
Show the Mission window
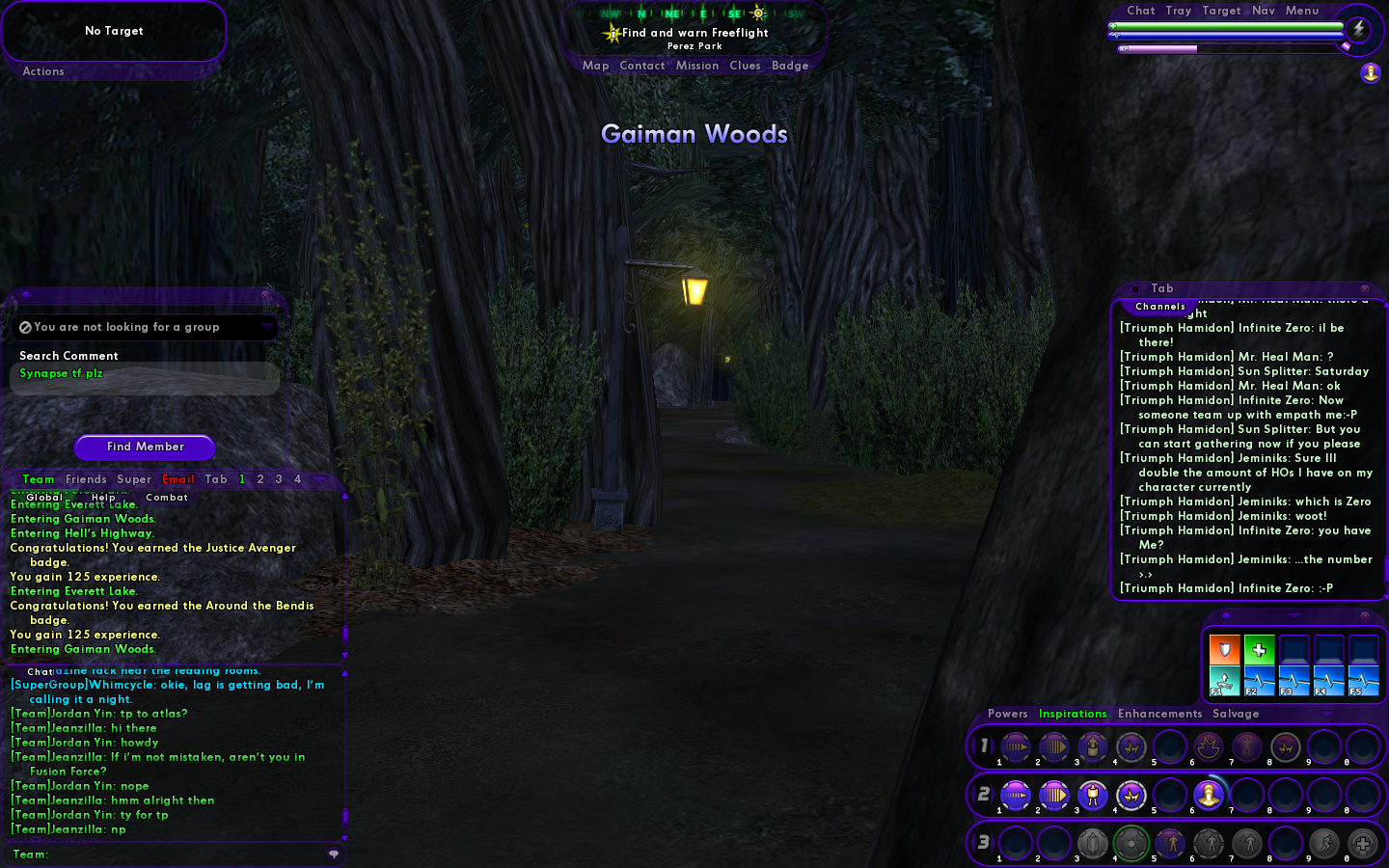(x=697, y=66)
